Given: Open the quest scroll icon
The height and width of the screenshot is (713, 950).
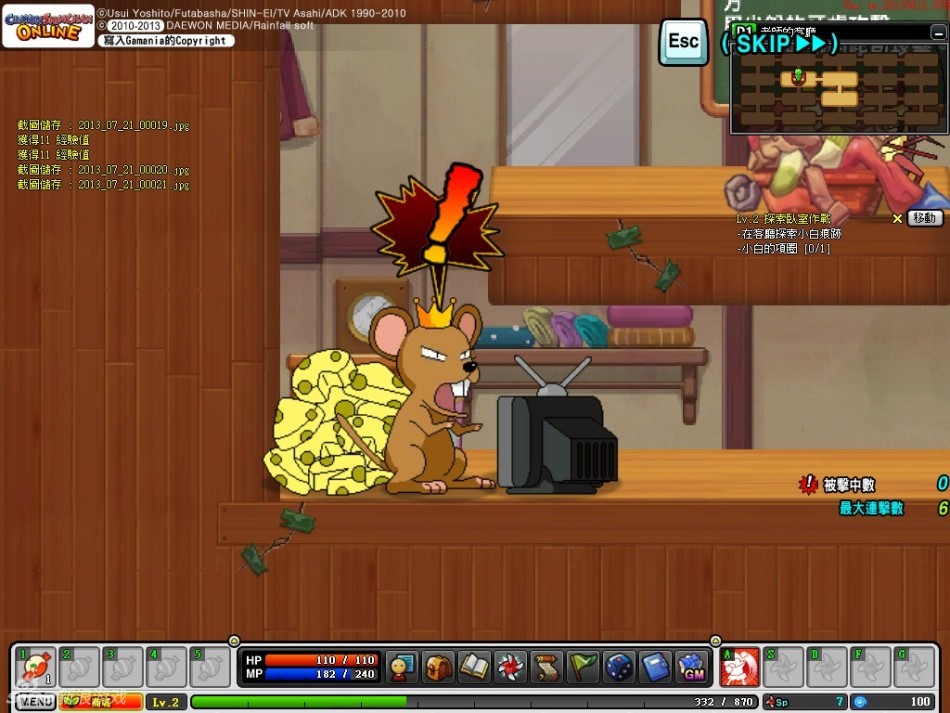Looking at the screenshot, I should (x=546, y=667).
